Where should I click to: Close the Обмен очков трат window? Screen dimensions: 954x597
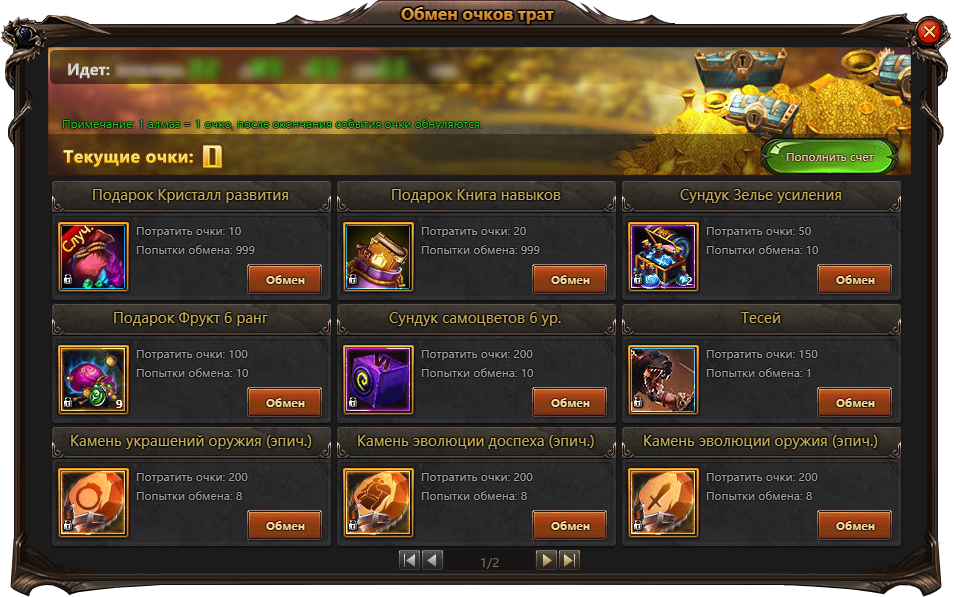click(929, 32)
